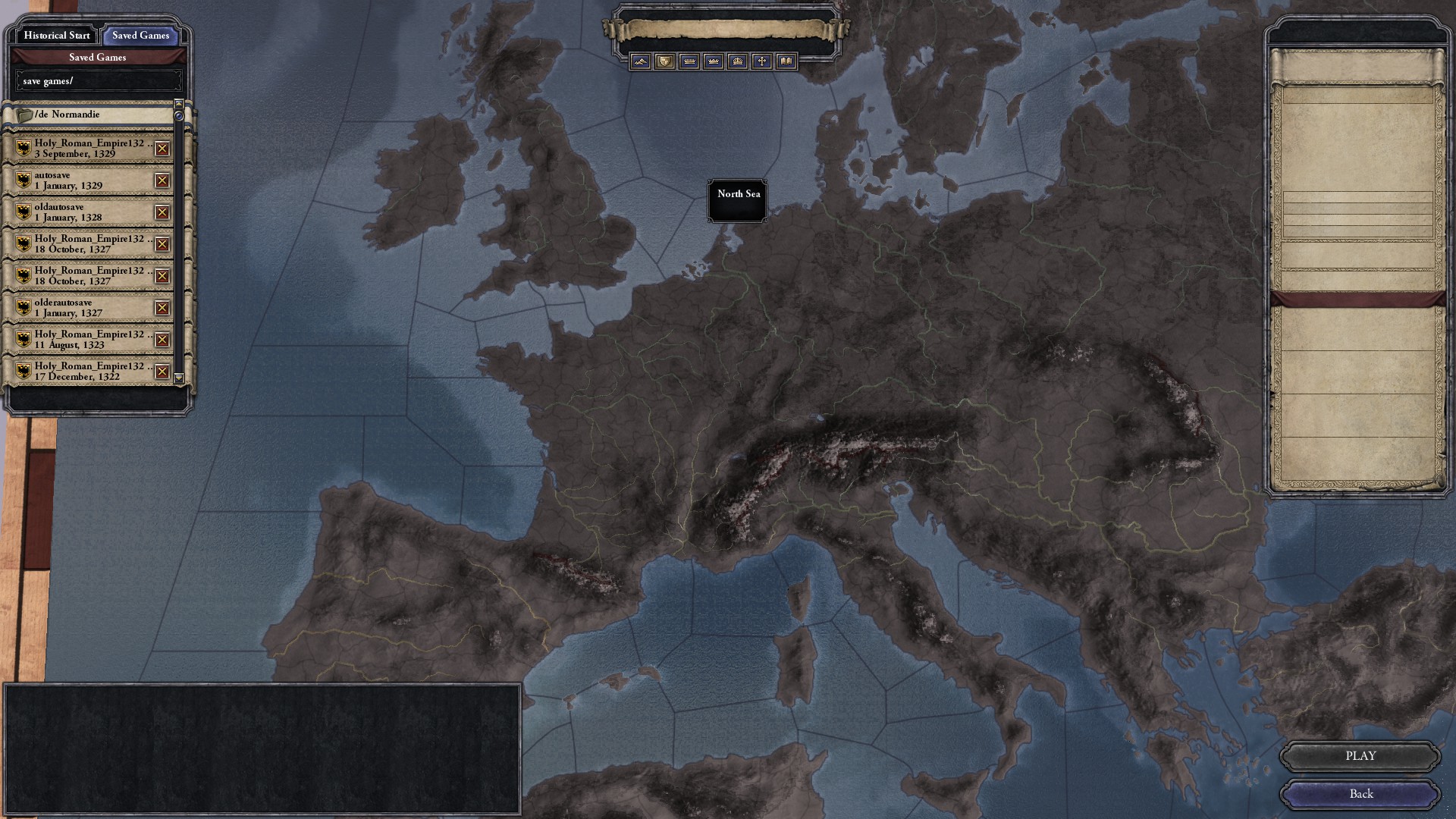Remove the oldautosave save file
1456x819 pixels.
160,211
